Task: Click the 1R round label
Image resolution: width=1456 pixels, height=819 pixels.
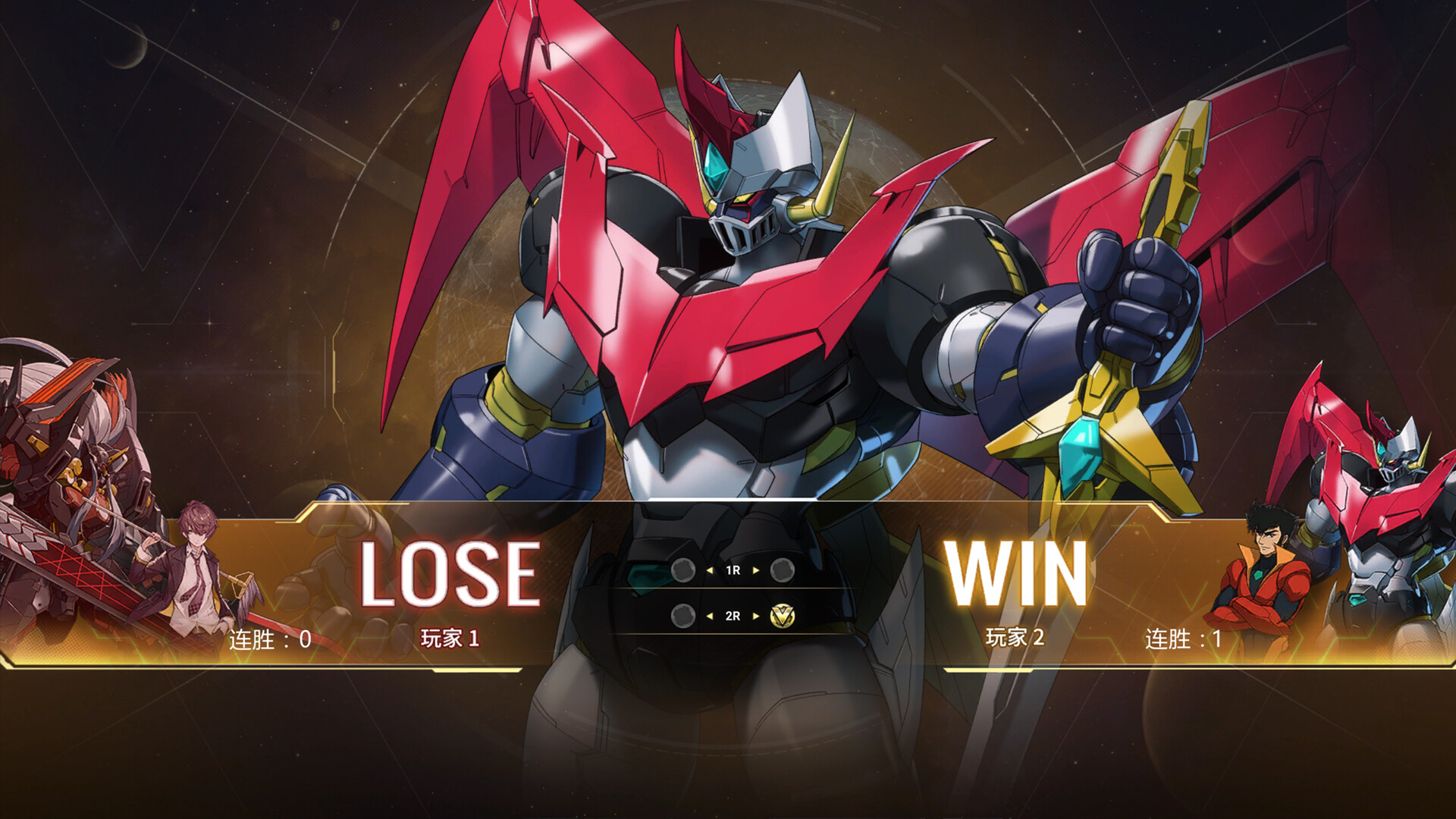Action: point(733,570)
